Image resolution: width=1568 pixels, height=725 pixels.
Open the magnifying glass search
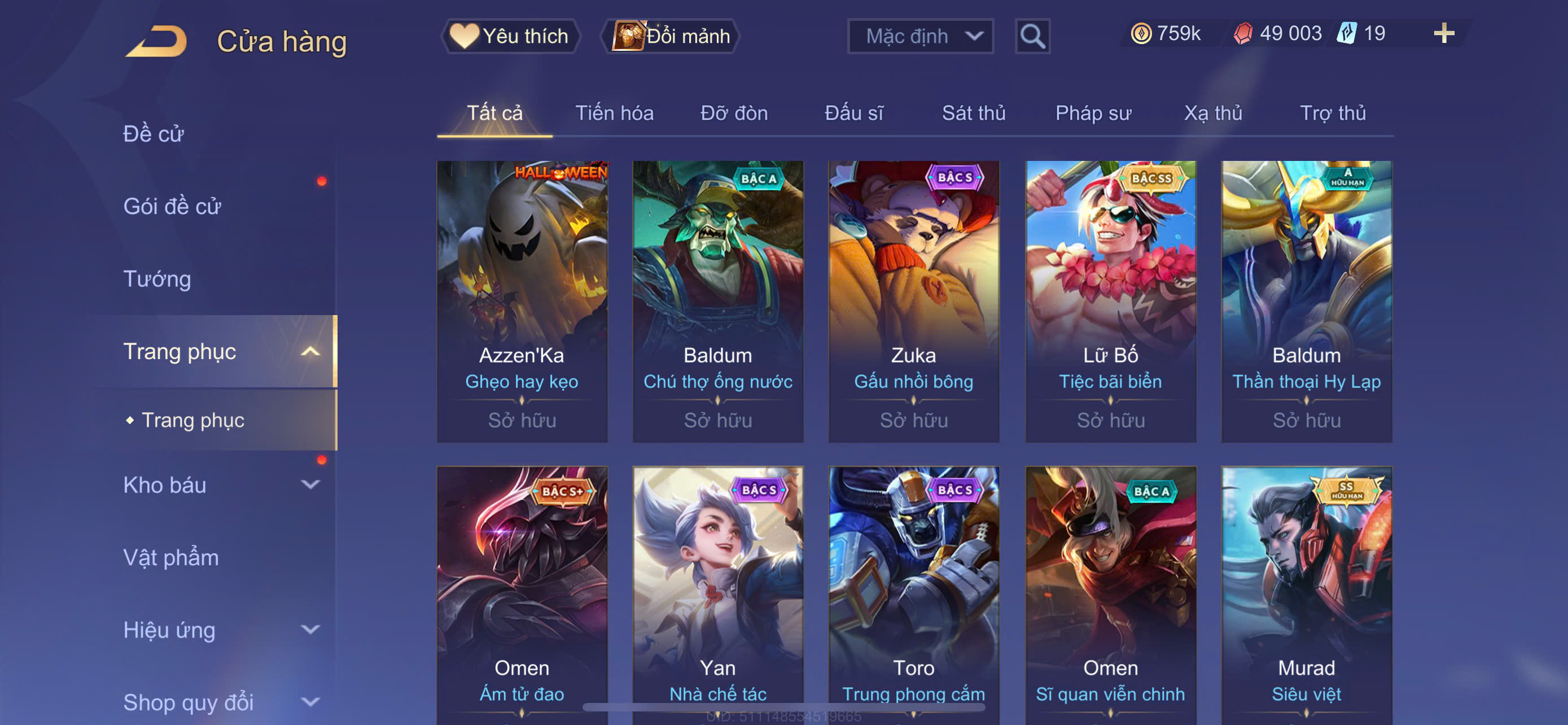1032,37
